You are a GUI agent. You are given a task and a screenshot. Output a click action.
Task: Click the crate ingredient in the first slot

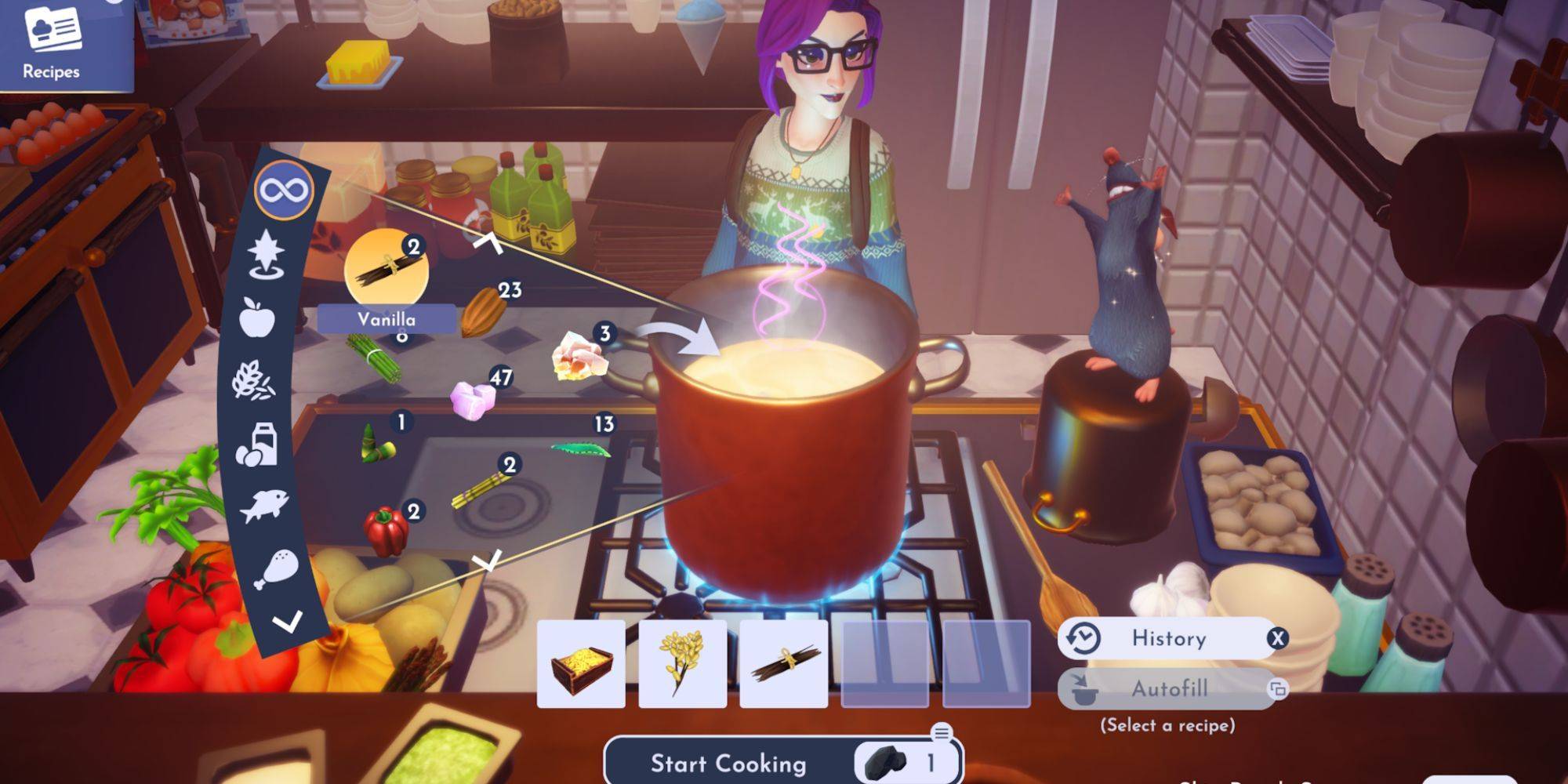pyautogui.click(x=581, y=664)
